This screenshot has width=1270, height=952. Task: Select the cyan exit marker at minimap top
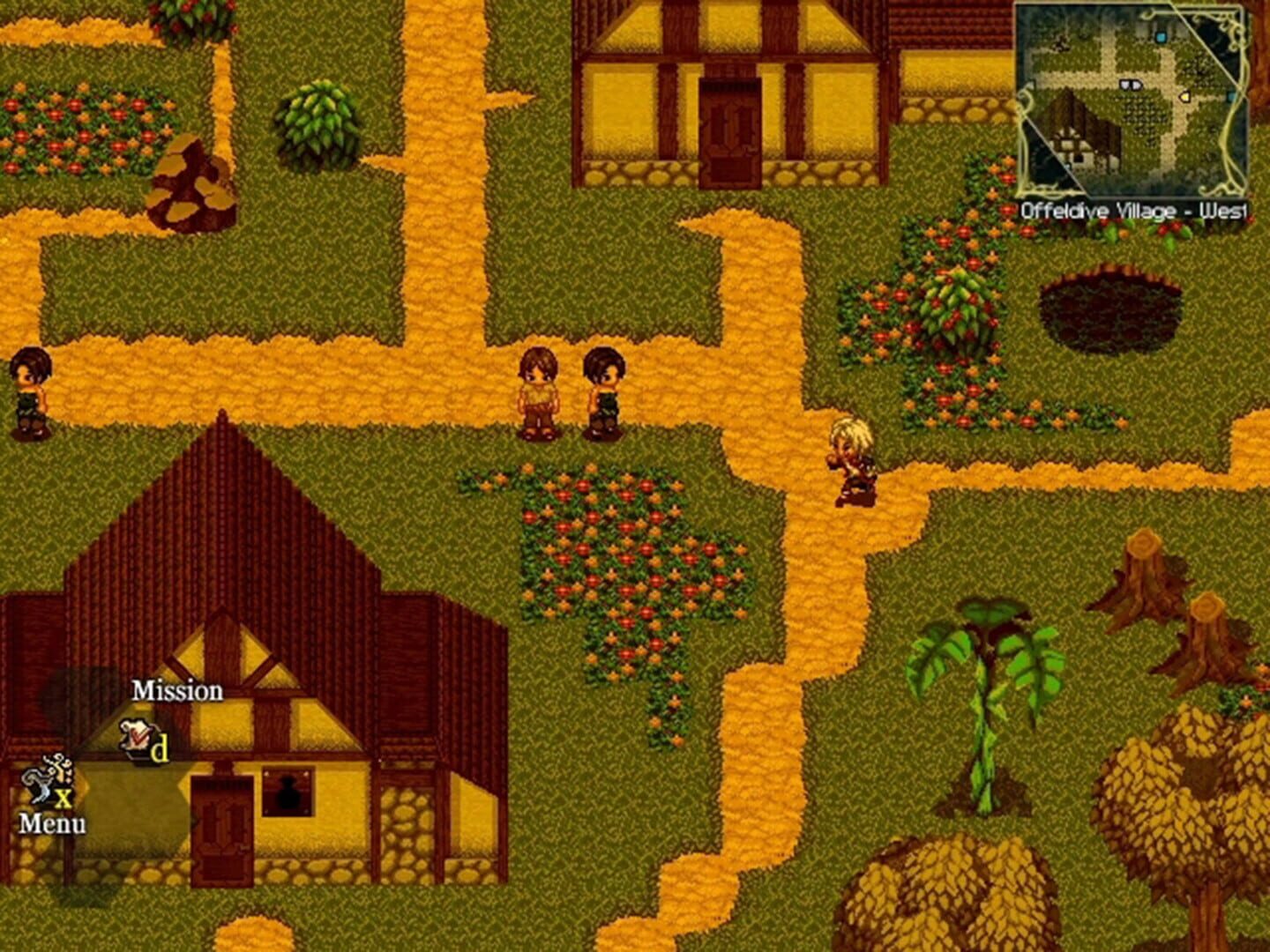[1161, 38]
